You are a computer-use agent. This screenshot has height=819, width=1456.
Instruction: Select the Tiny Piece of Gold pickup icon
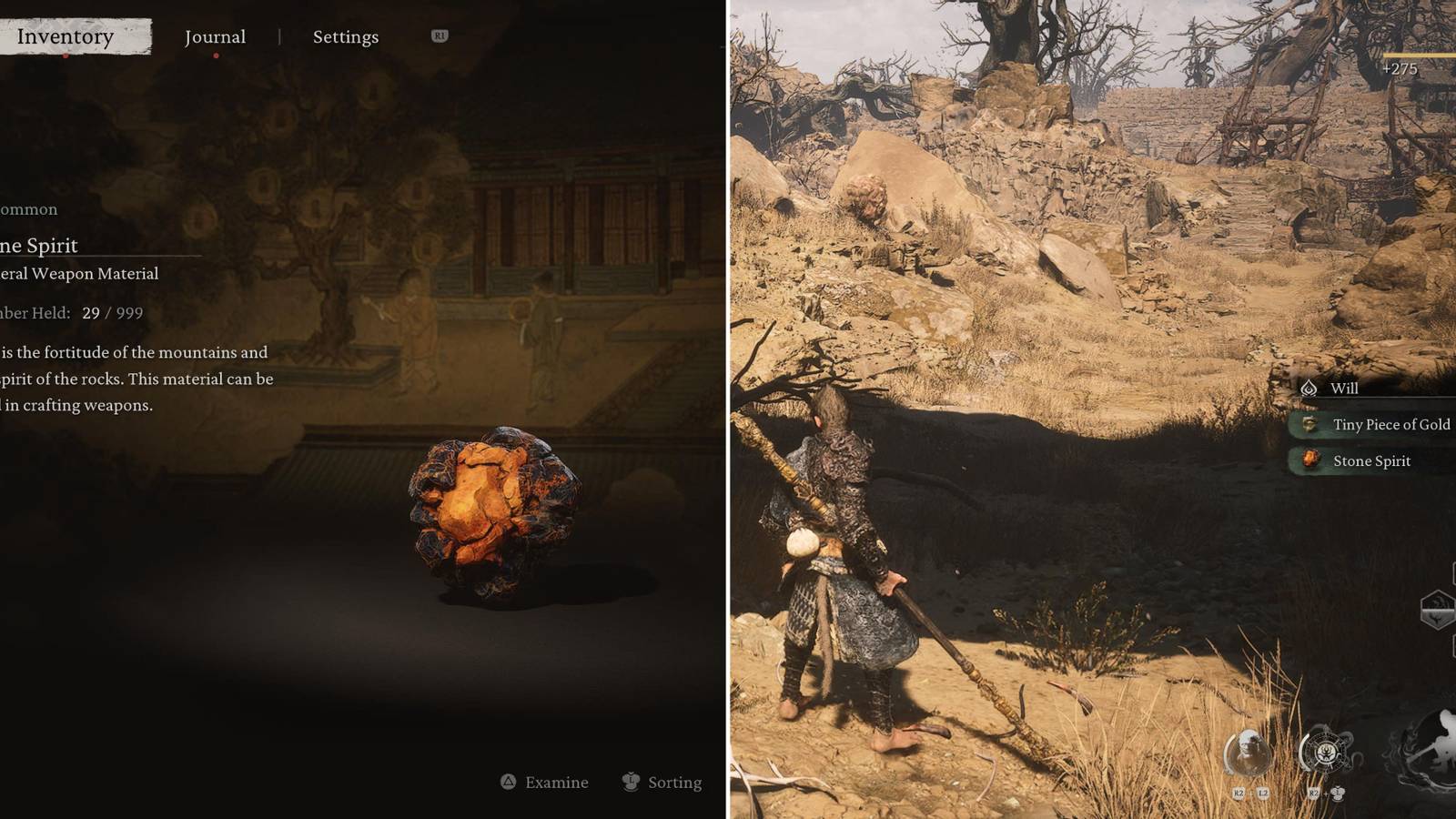1309,424
